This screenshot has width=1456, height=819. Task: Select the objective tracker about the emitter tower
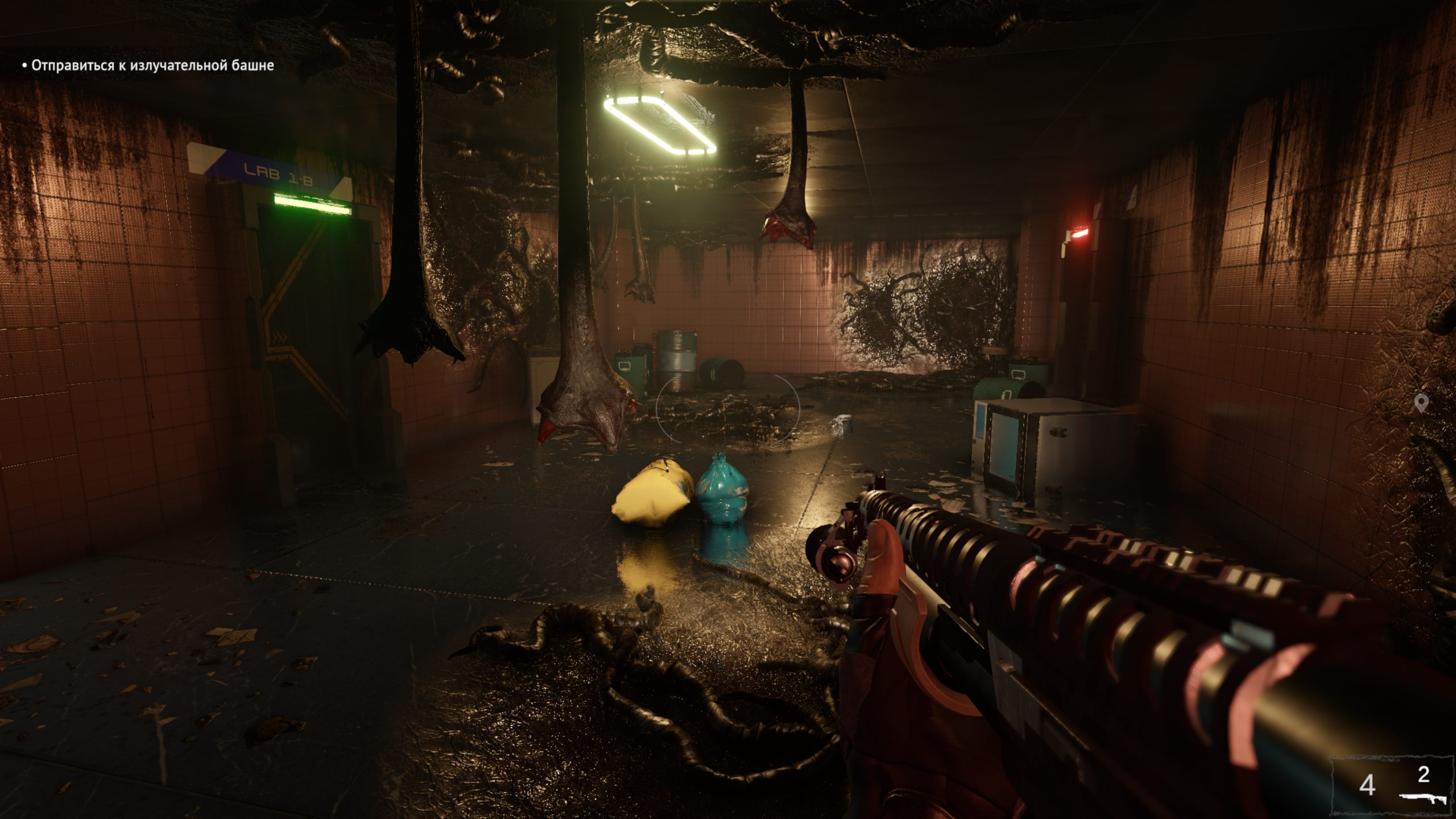(148, 65)
